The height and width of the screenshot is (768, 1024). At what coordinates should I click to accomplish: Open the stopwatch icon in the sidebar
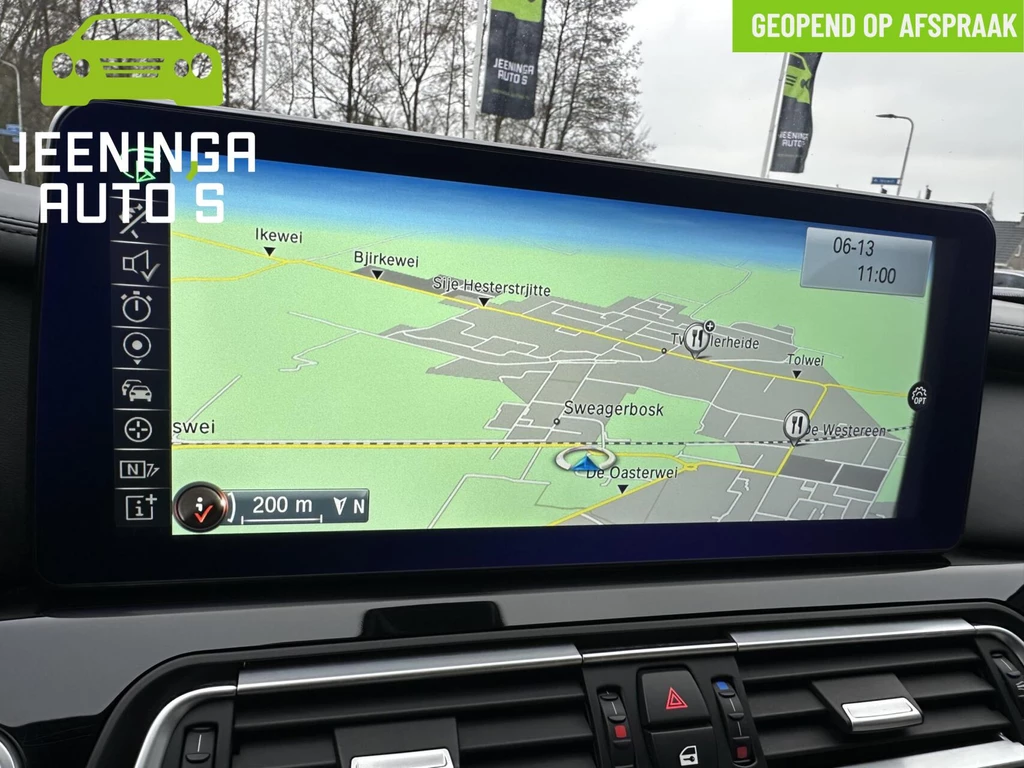pyautogui.click(x=138, y=306)
